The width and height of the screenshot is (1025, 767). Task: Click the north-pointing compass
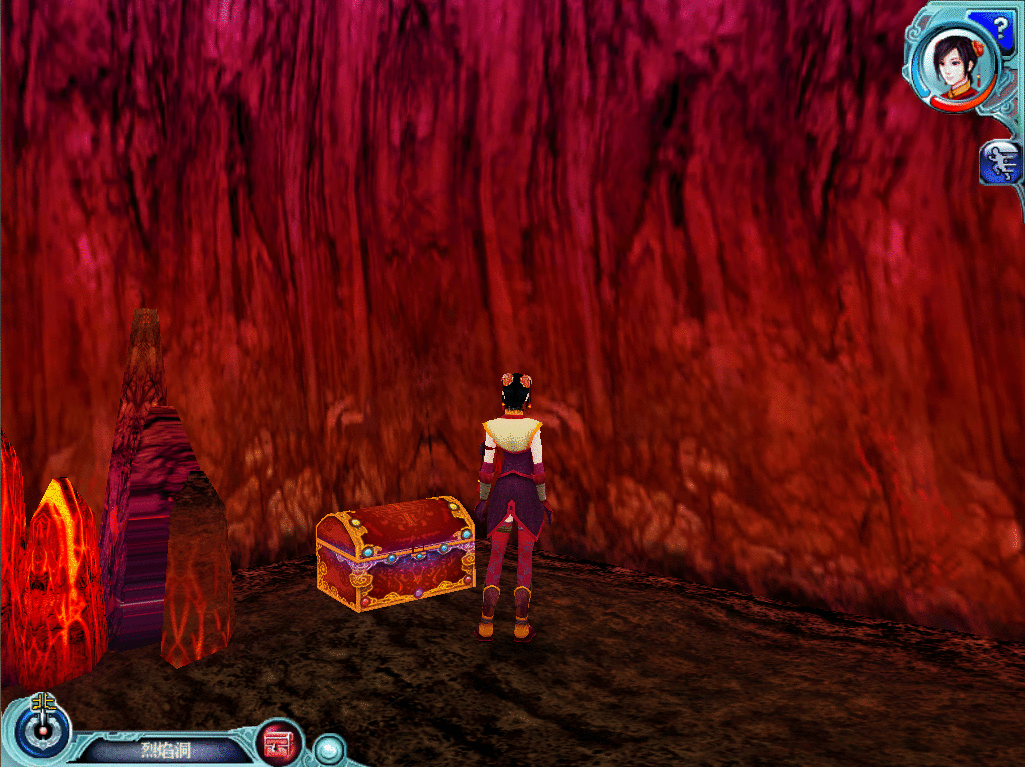point(42,728)
